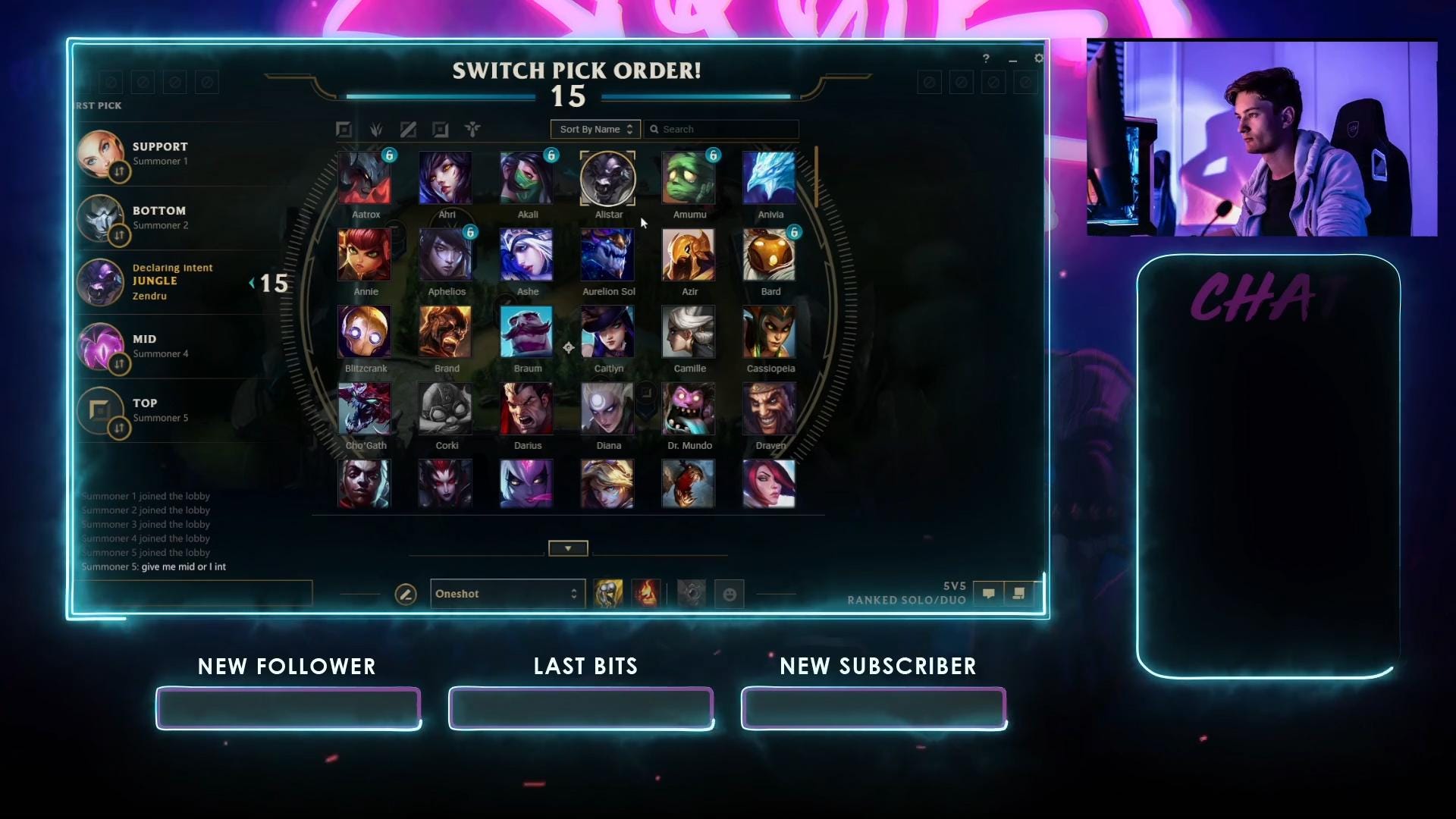Open the chat bubble icon near bottom right
The image size is (1456, 819).
coord(989,594)
